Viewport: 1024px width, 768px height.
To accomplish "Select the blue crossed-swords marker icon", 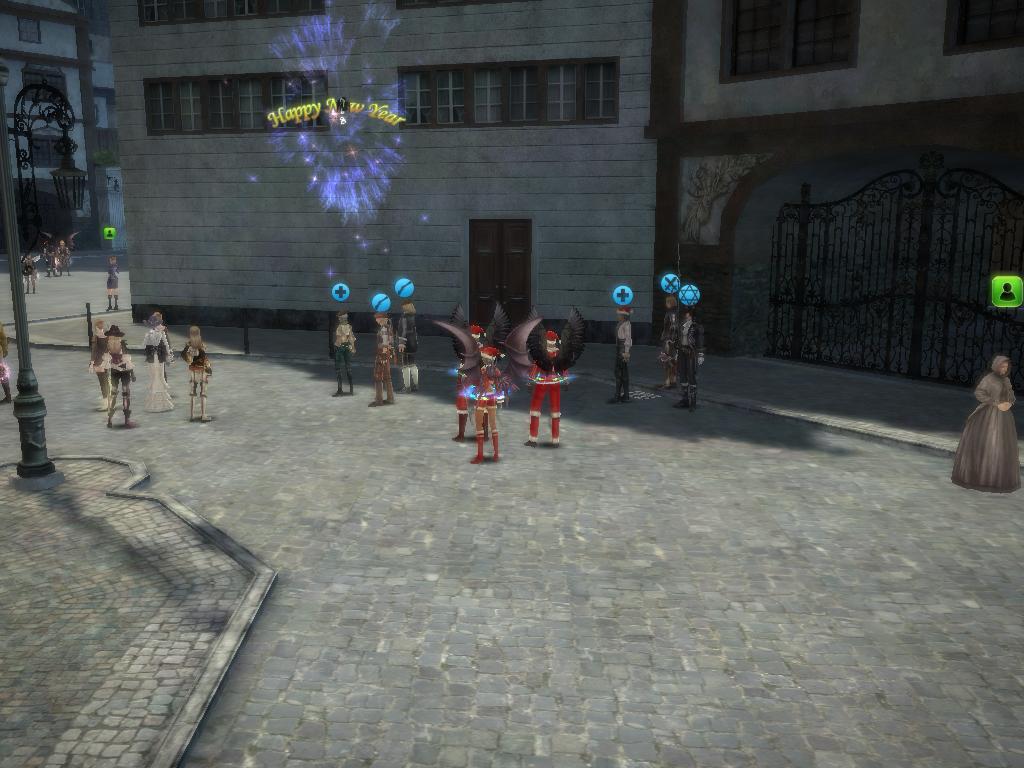I will click(670, 283).
